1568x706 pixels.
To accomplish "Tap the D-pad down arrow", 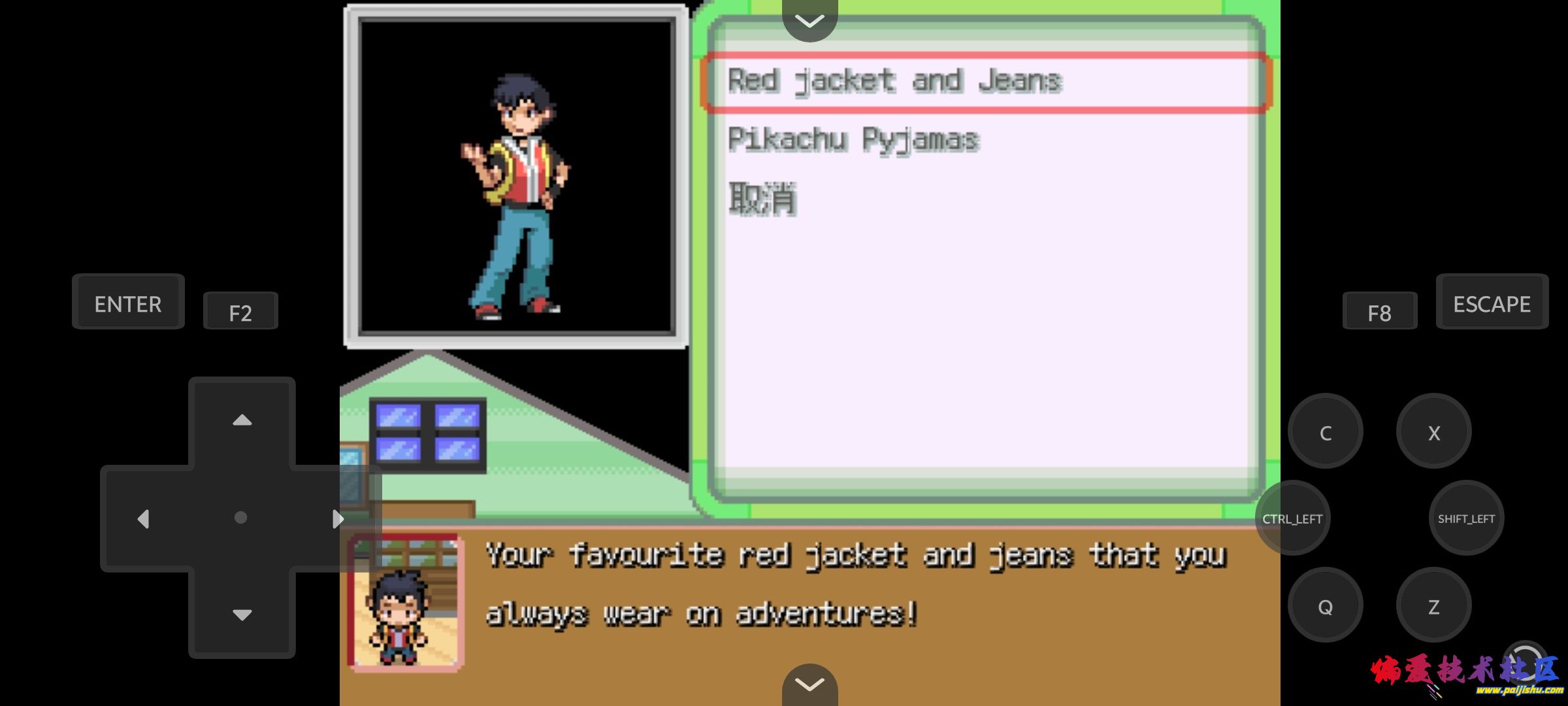I will click(242, 614).
